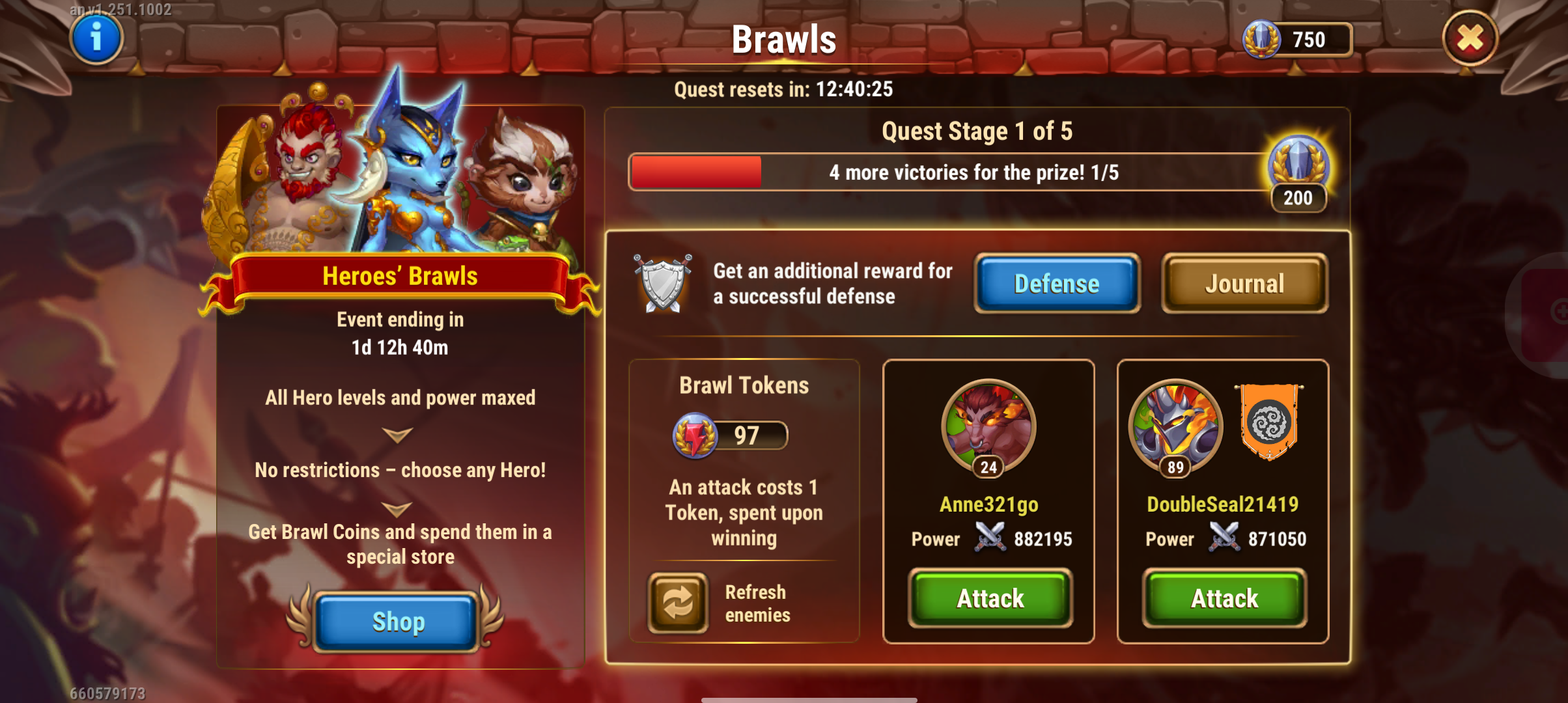The image size is (1568, 703).
Task: Inspect DoubleSeal21419's orange guild banner
Action: [1268, 421]
